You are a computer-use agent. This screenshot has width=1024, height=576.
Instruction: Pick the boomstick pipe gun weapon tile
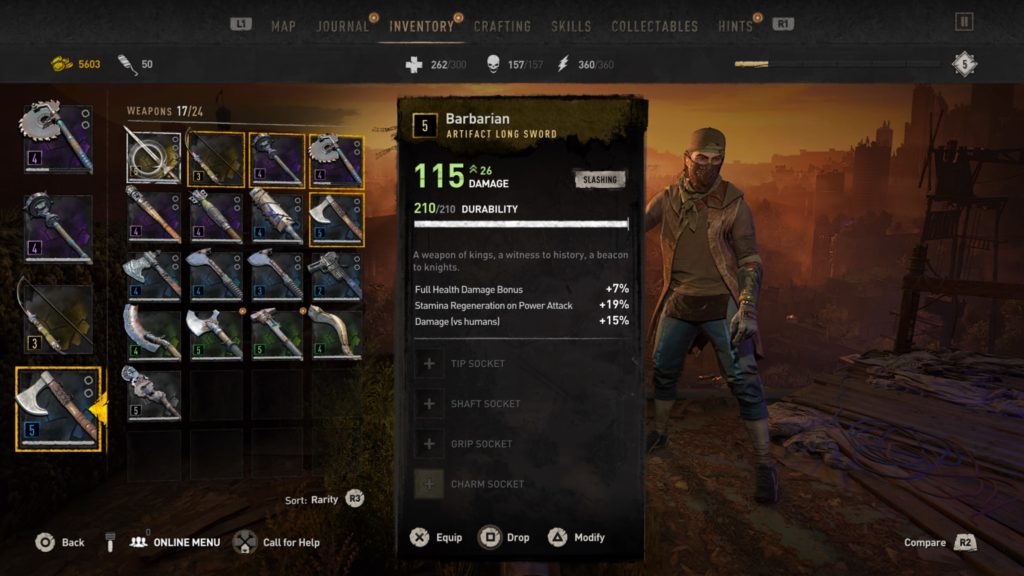pyautogui.click(x=336, y=274)
